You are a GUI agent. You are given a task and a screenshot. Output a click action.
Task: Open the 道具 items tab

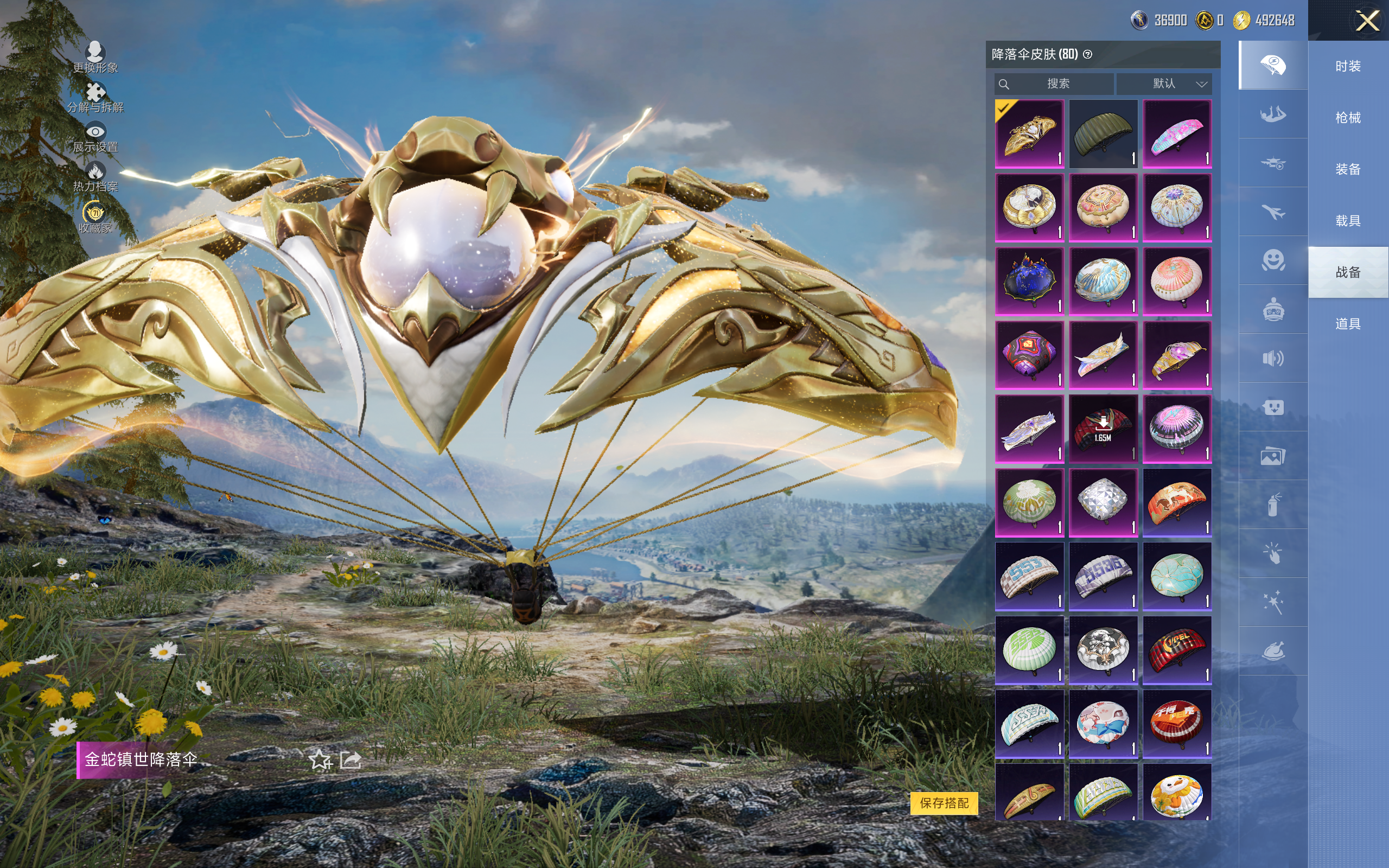point(1348,324)
